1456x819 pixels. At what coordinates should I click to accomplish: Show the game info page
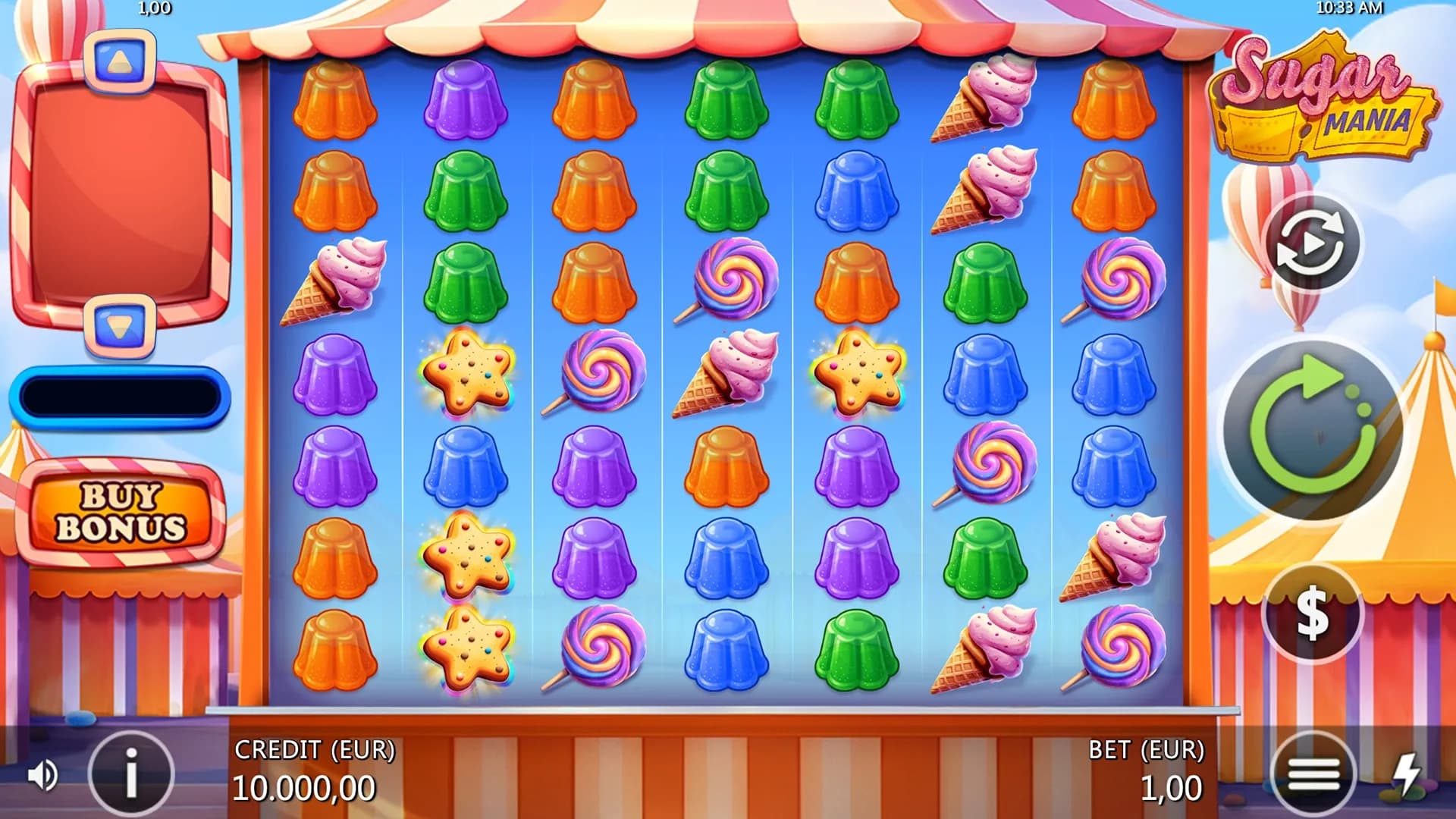131,774
